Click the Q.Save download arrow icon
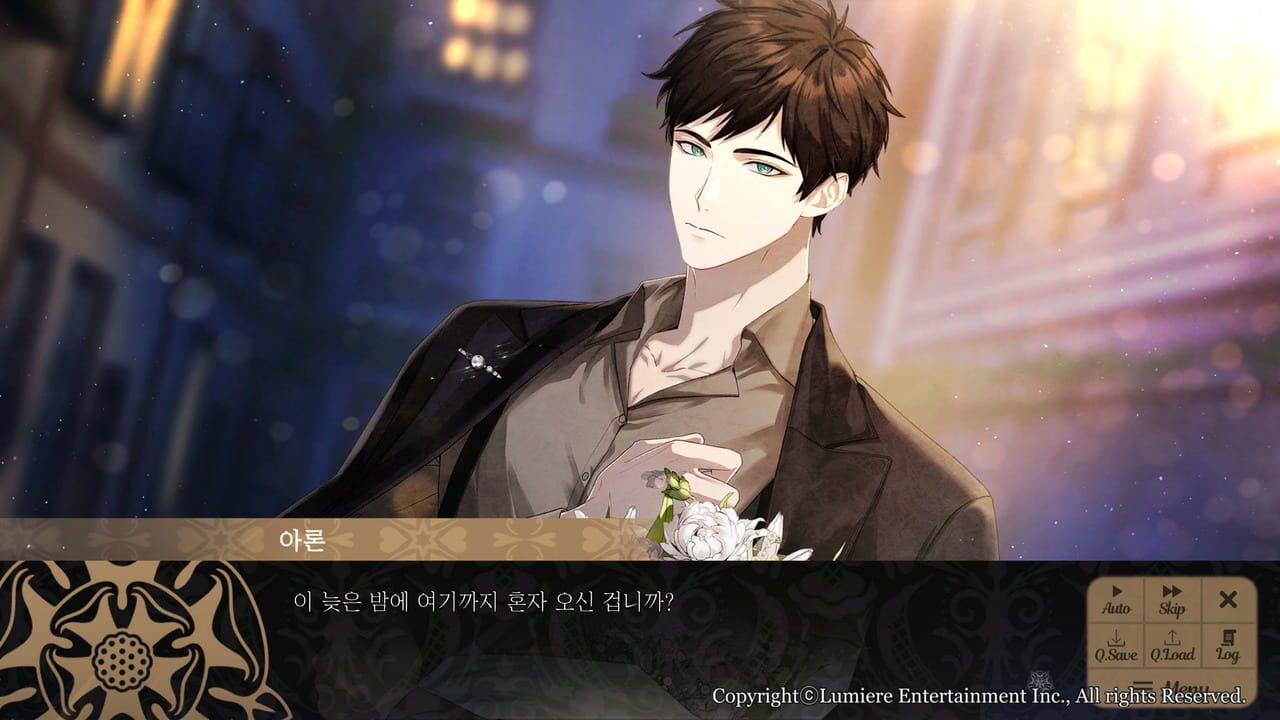This screenshot has height=720, width=1280. pyautogui.click(x=1116, y=640)
